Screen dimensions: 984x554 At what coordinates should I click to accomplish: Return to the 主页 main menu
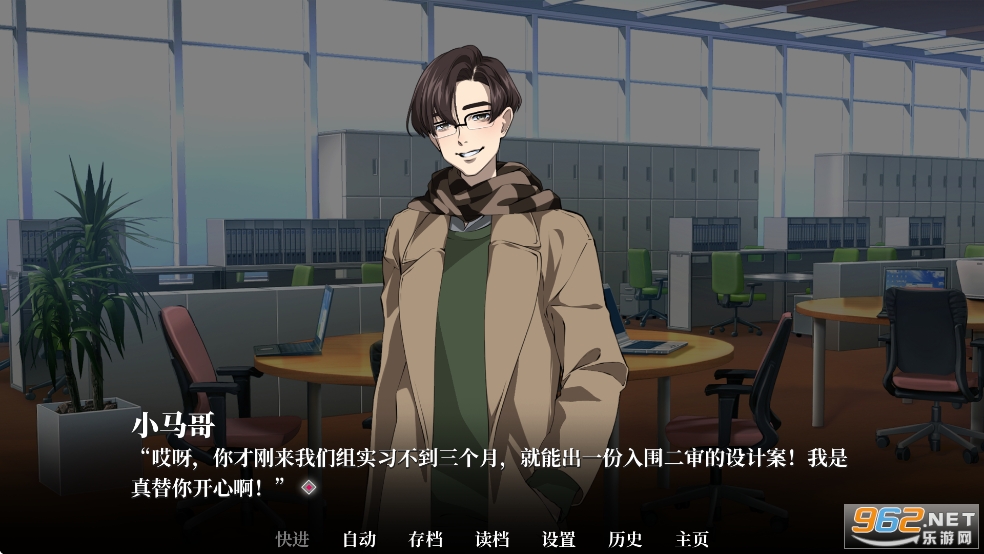692,539
